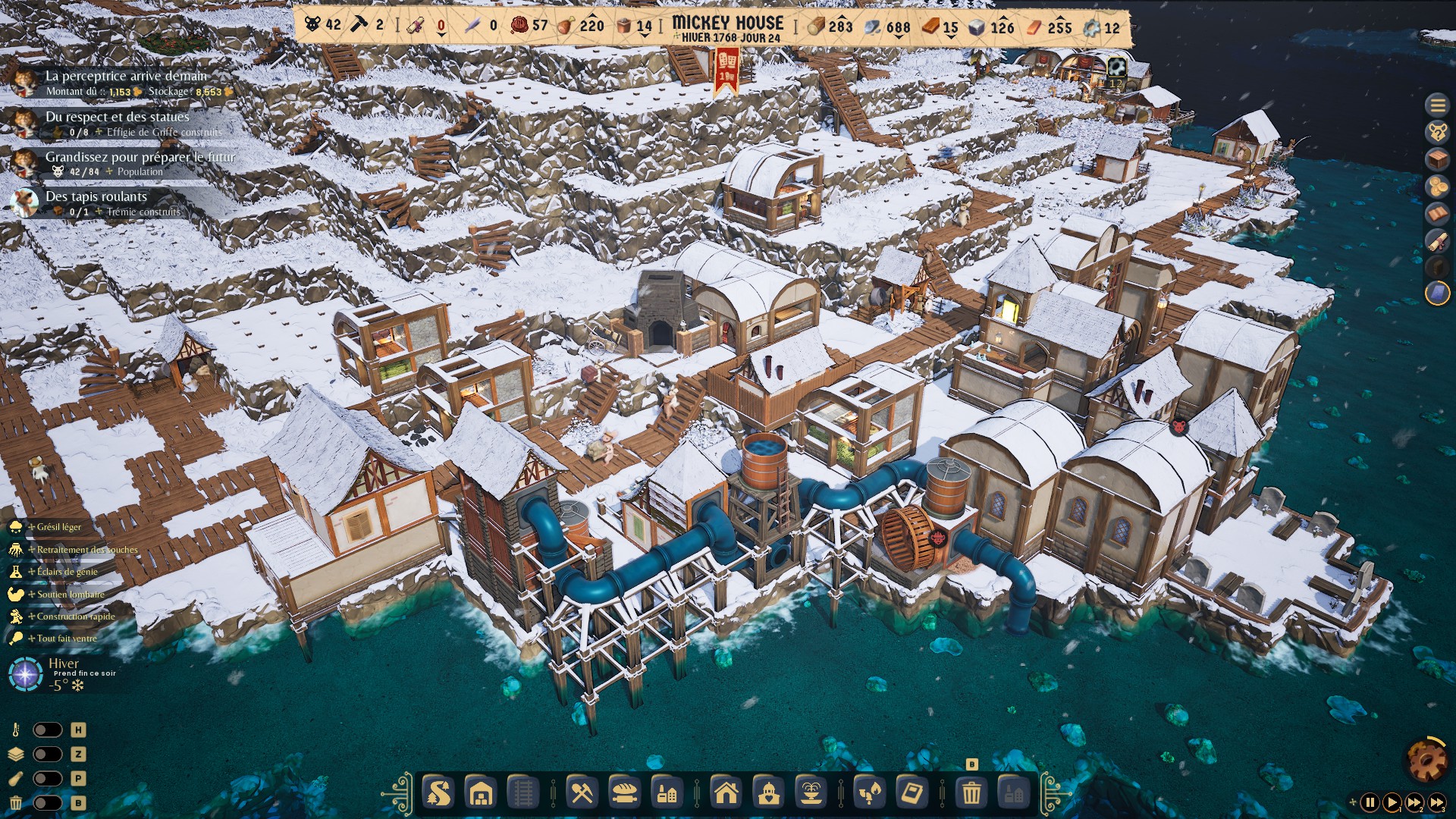Show the wooden crate resources panel
This screenshot has height=819, width=1456.
coord(1437,160)
